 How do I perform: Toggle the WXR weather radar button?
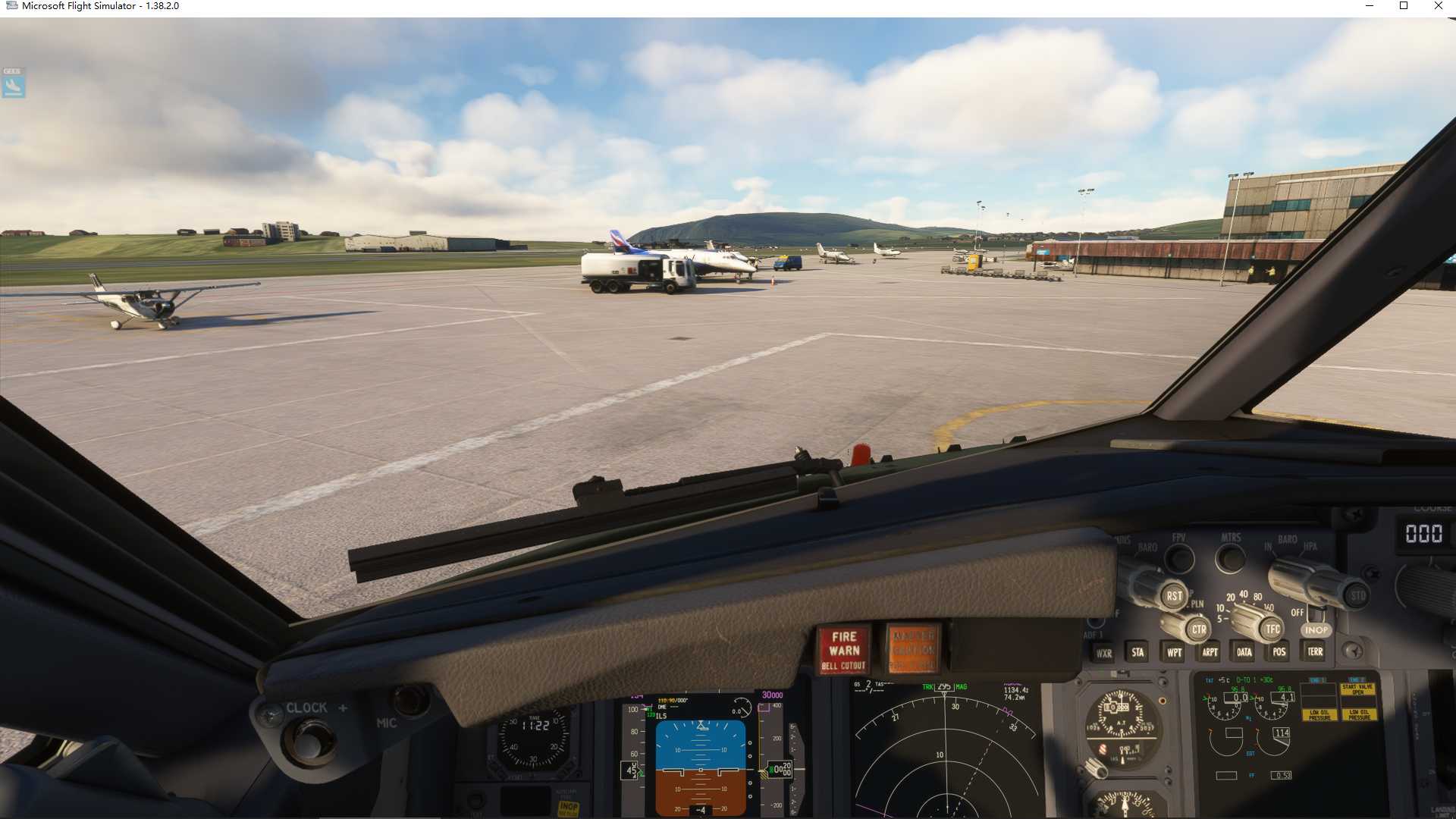pyautogui.click(x=1103, y=653)
